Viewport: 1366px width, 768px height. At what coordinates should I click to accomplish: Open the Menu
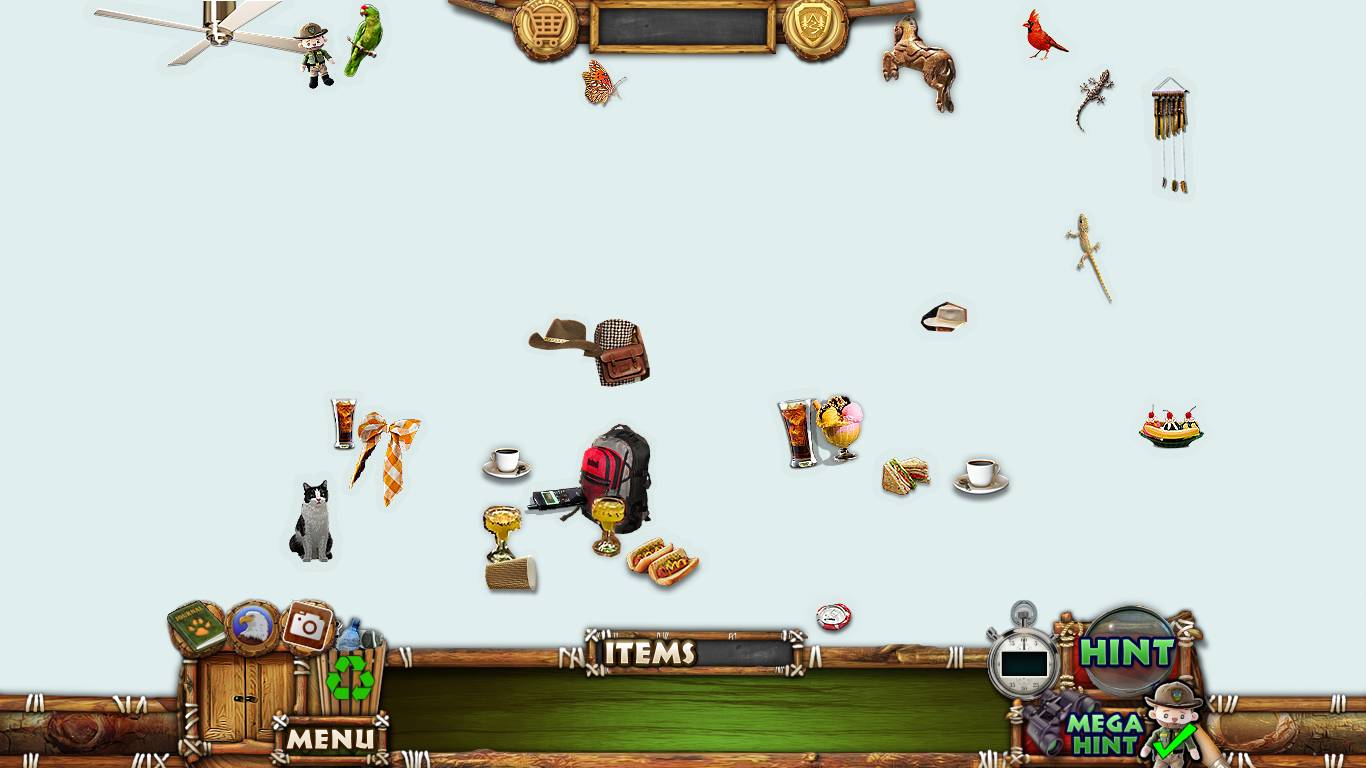click(x=331, y=740)
